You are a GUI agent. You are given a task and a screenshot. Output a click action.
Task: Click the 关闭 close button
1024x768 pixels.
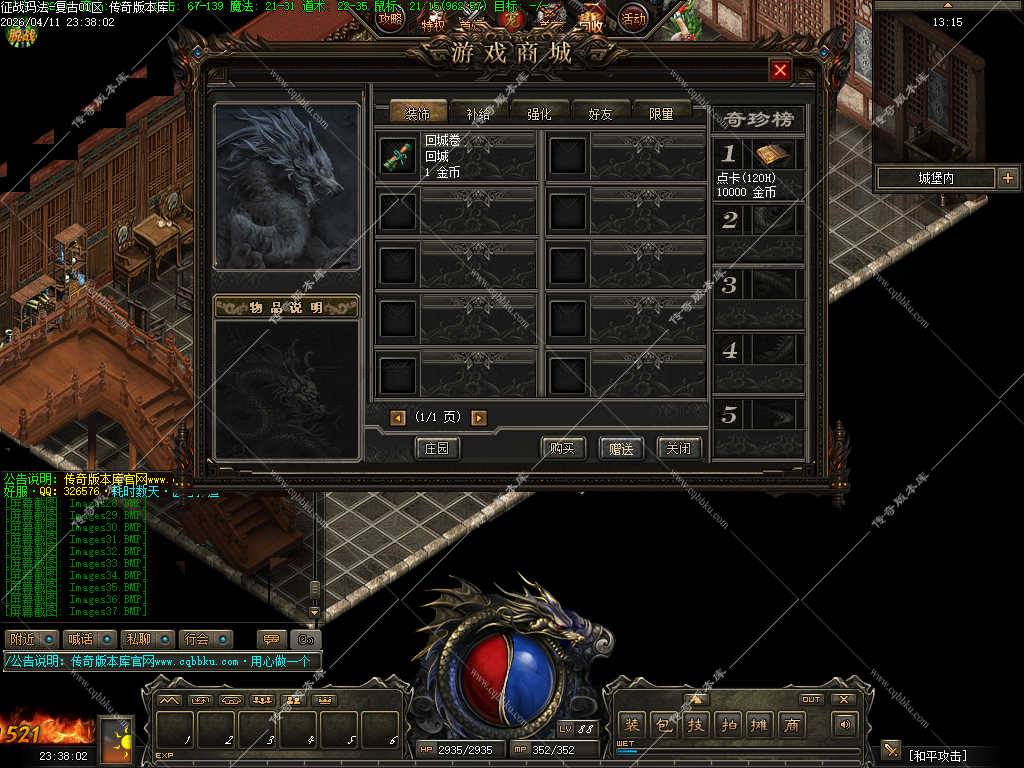[x=679, y=448]
